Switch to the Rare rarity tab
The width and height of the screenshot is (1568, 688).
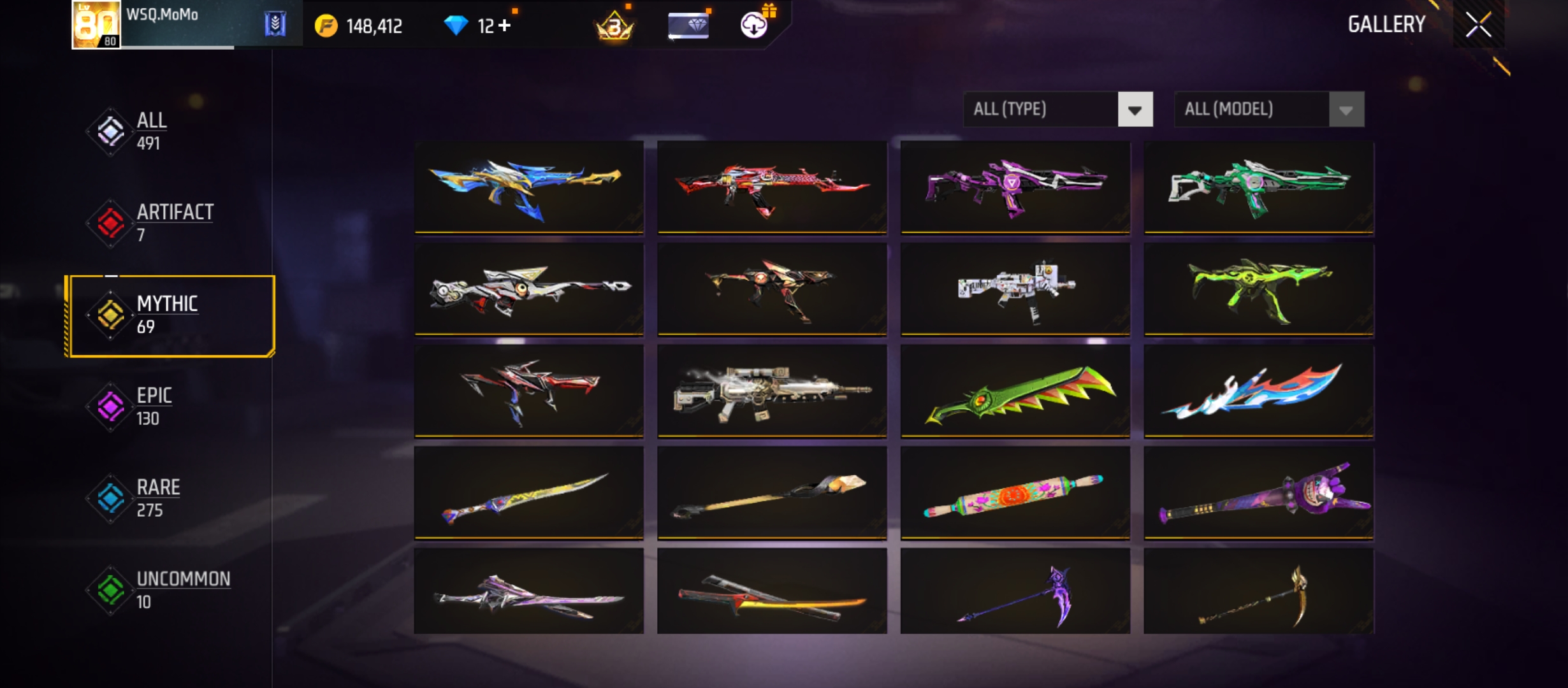coord(157,498)
